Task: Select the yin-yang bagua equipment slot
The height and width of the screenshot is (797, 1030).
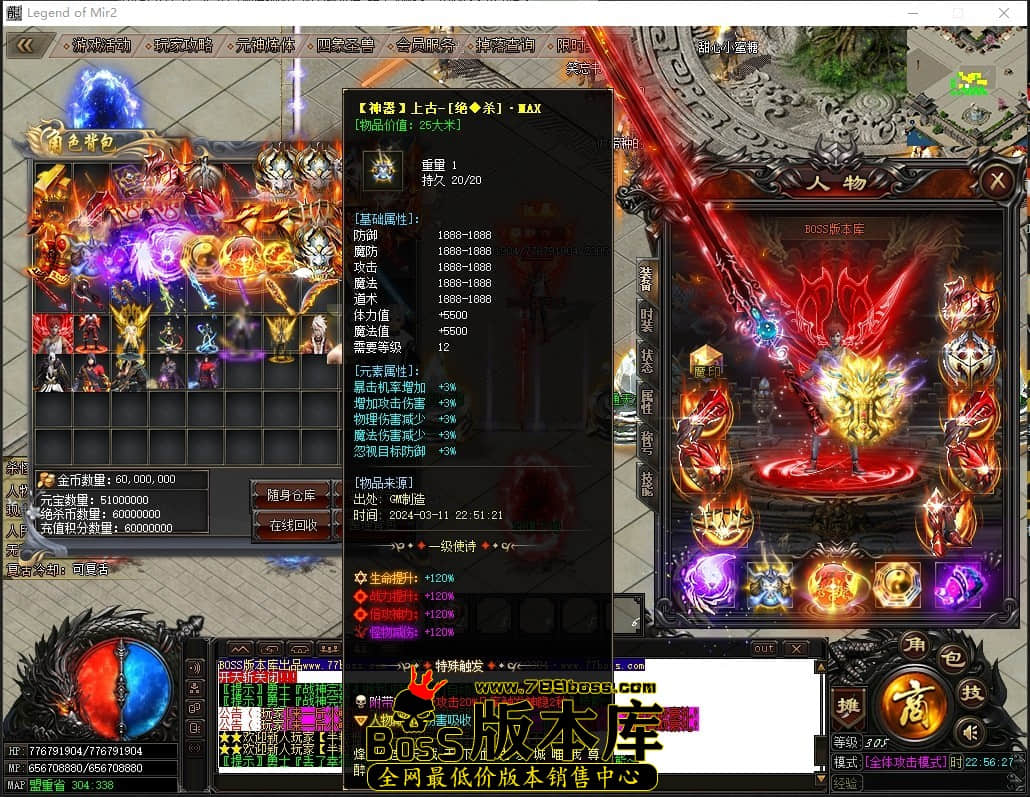Action: (896, 584)
